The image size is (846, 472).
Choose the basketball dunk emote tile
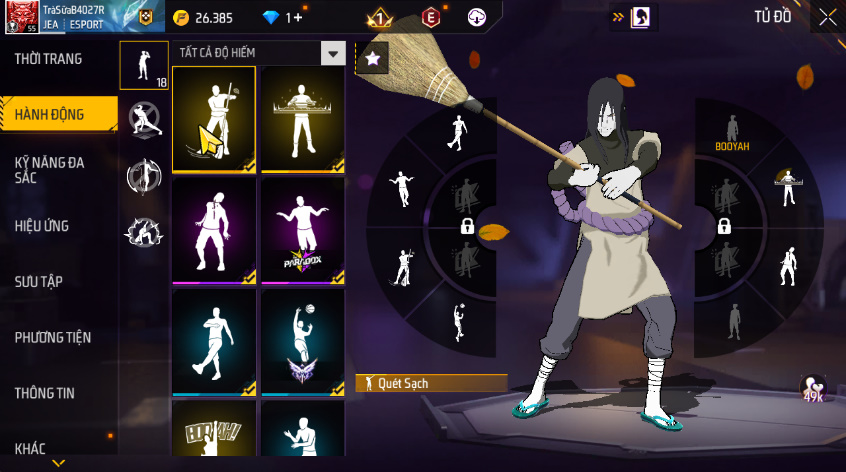click(x=302, y=342)
